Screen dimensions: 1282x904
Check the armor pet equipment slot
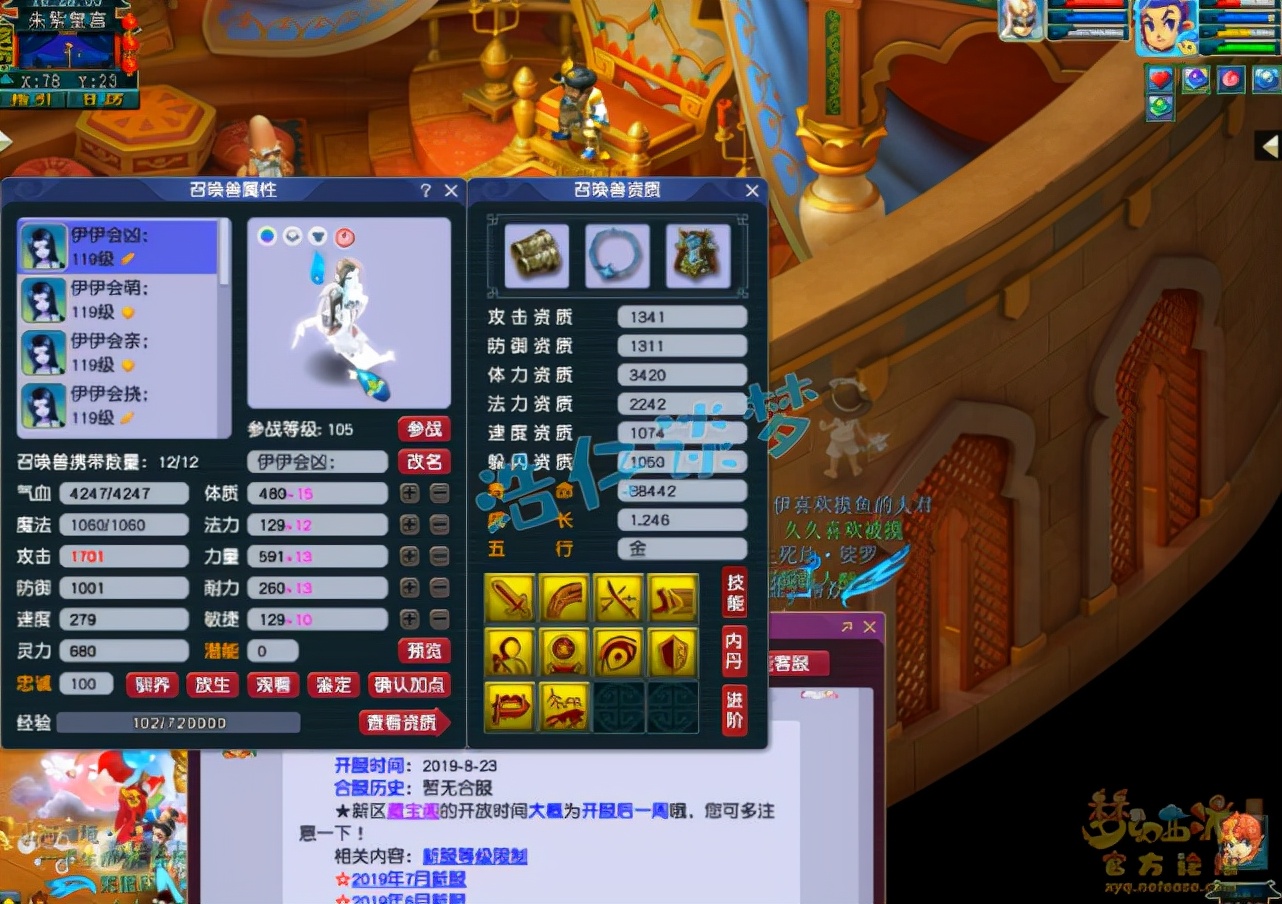pyautogui.click(x=698, y=256)
